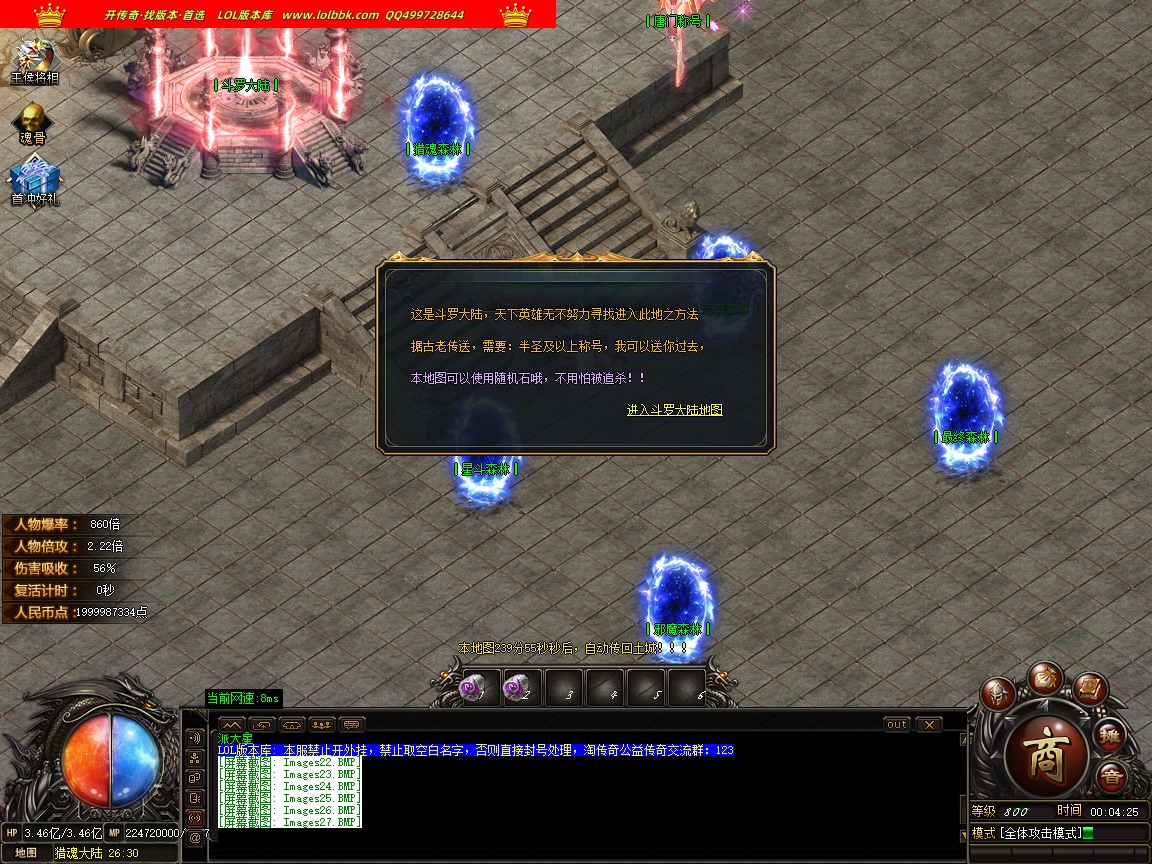The height and width of the screenshot is (864, 1152).
Task: Click the red lolbbk.com advertisement banner
Action: point(278,14)
